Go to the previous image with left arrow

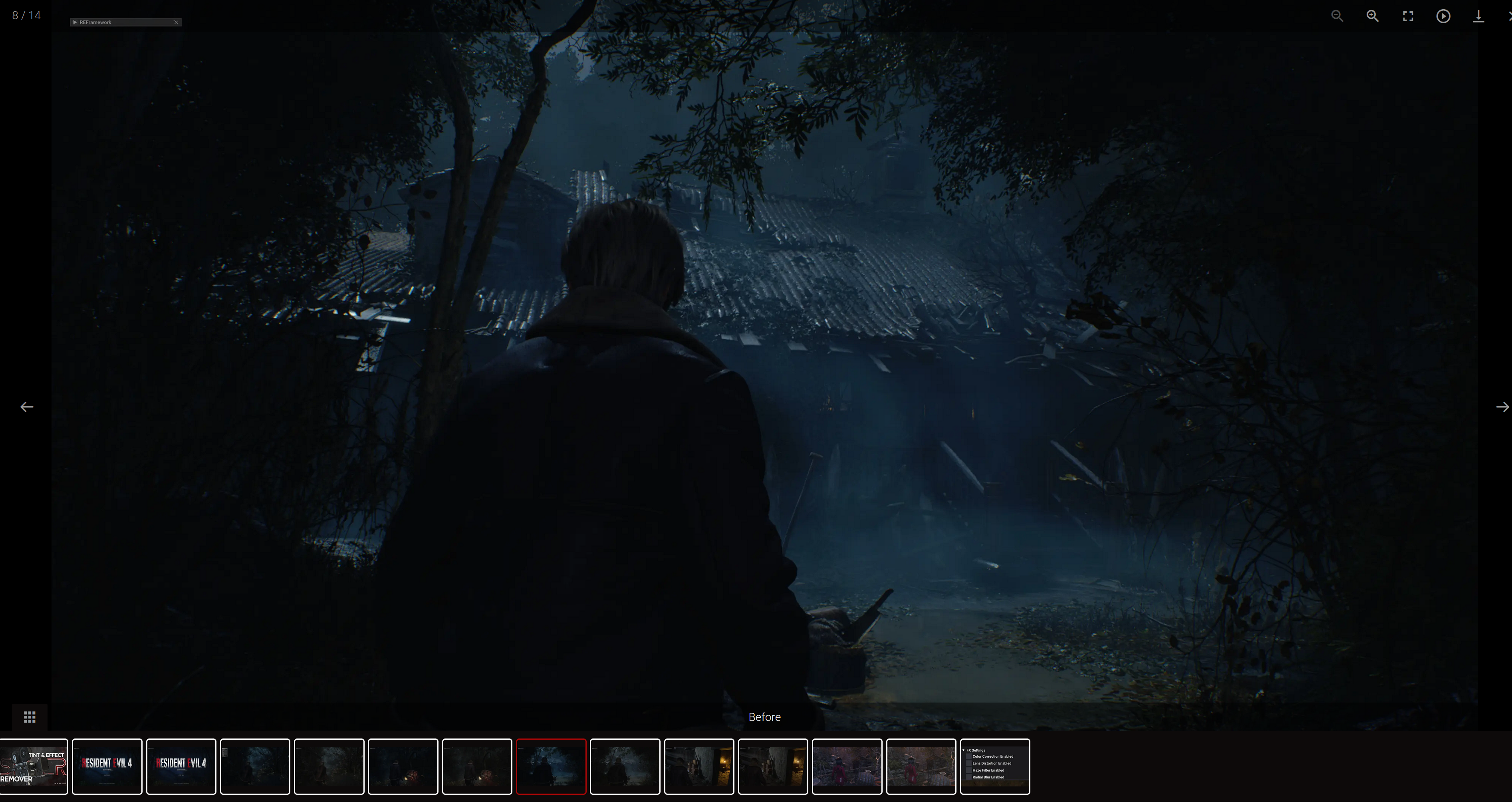click(x=26, y=406)
